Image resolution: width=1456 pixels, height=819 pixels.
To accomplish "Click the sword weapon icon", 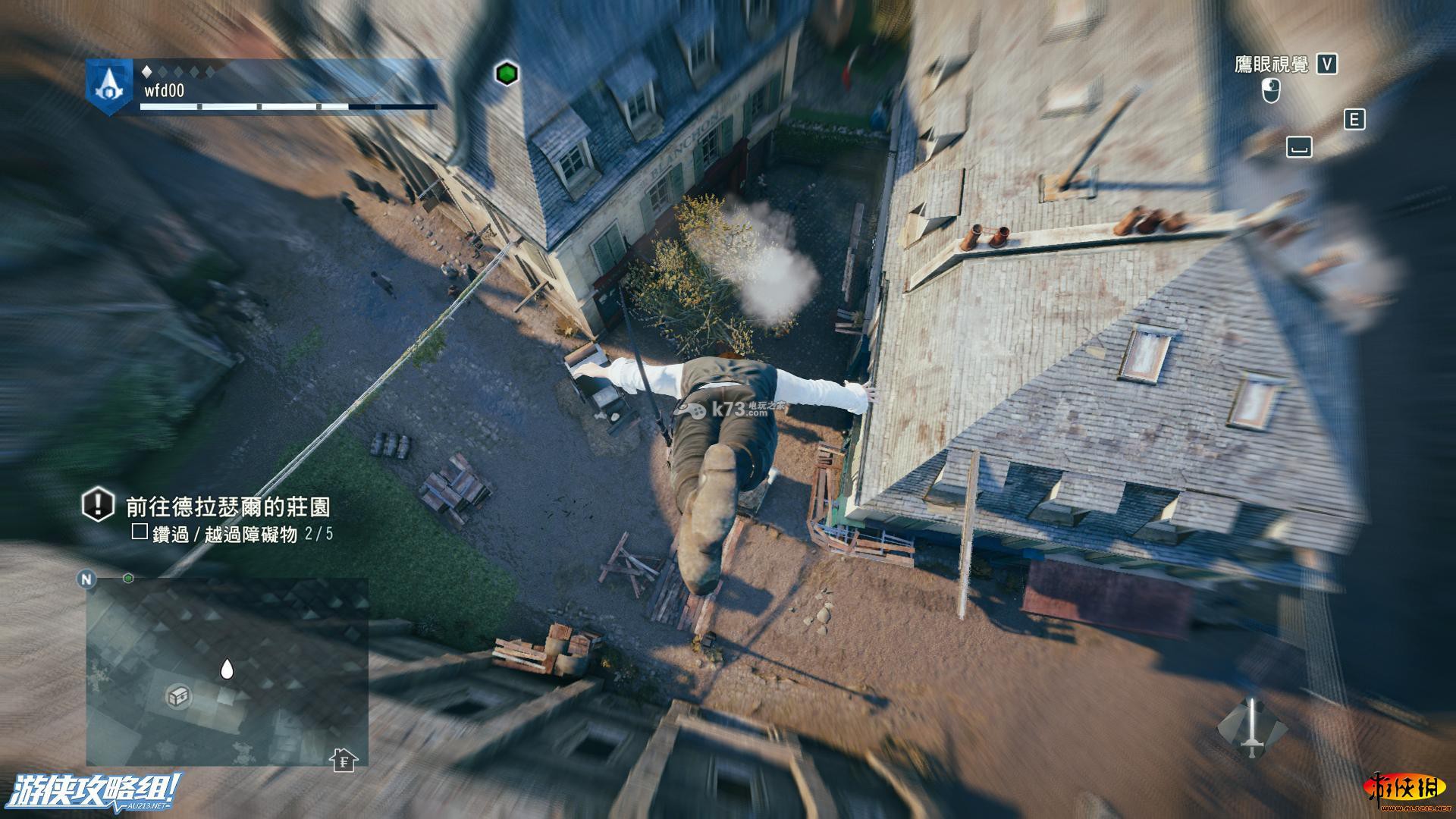I will [x=1252, y=727].
